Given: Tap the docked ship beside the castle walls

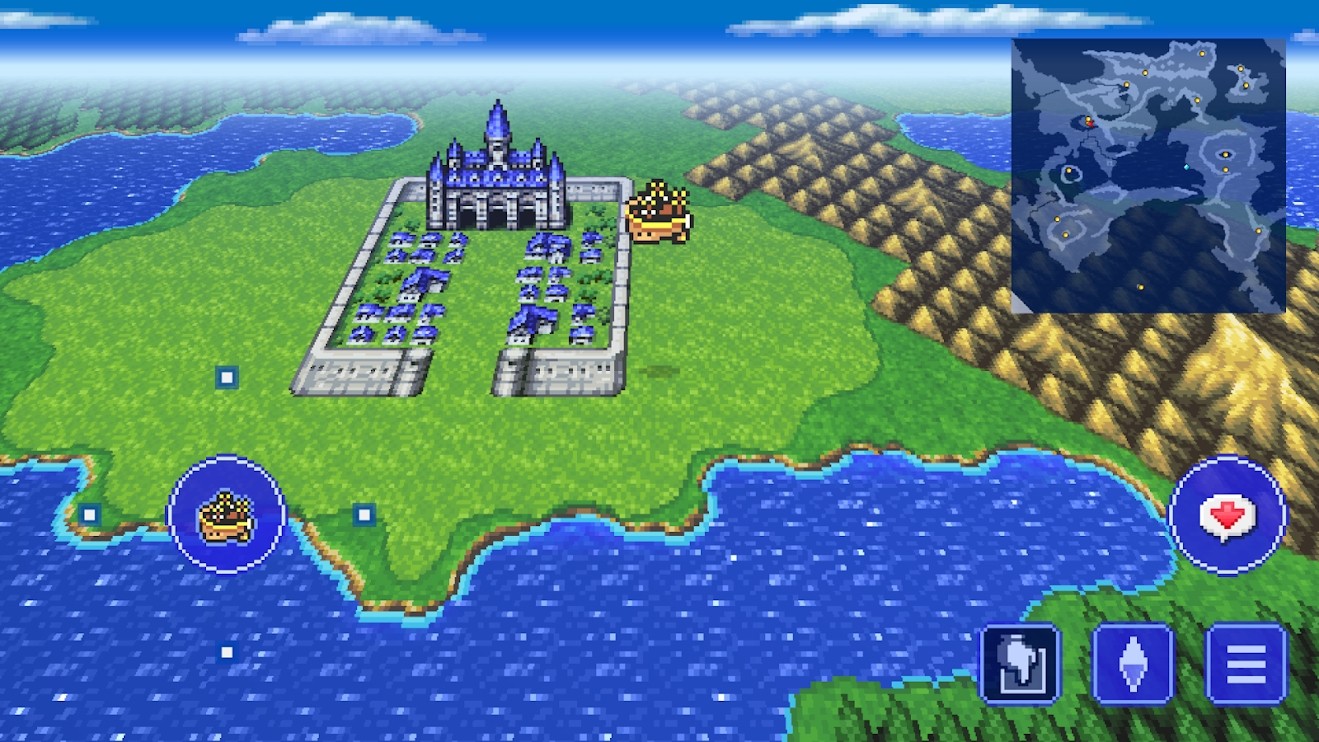Looking at the screenshot, I should (x=659, y=210).
